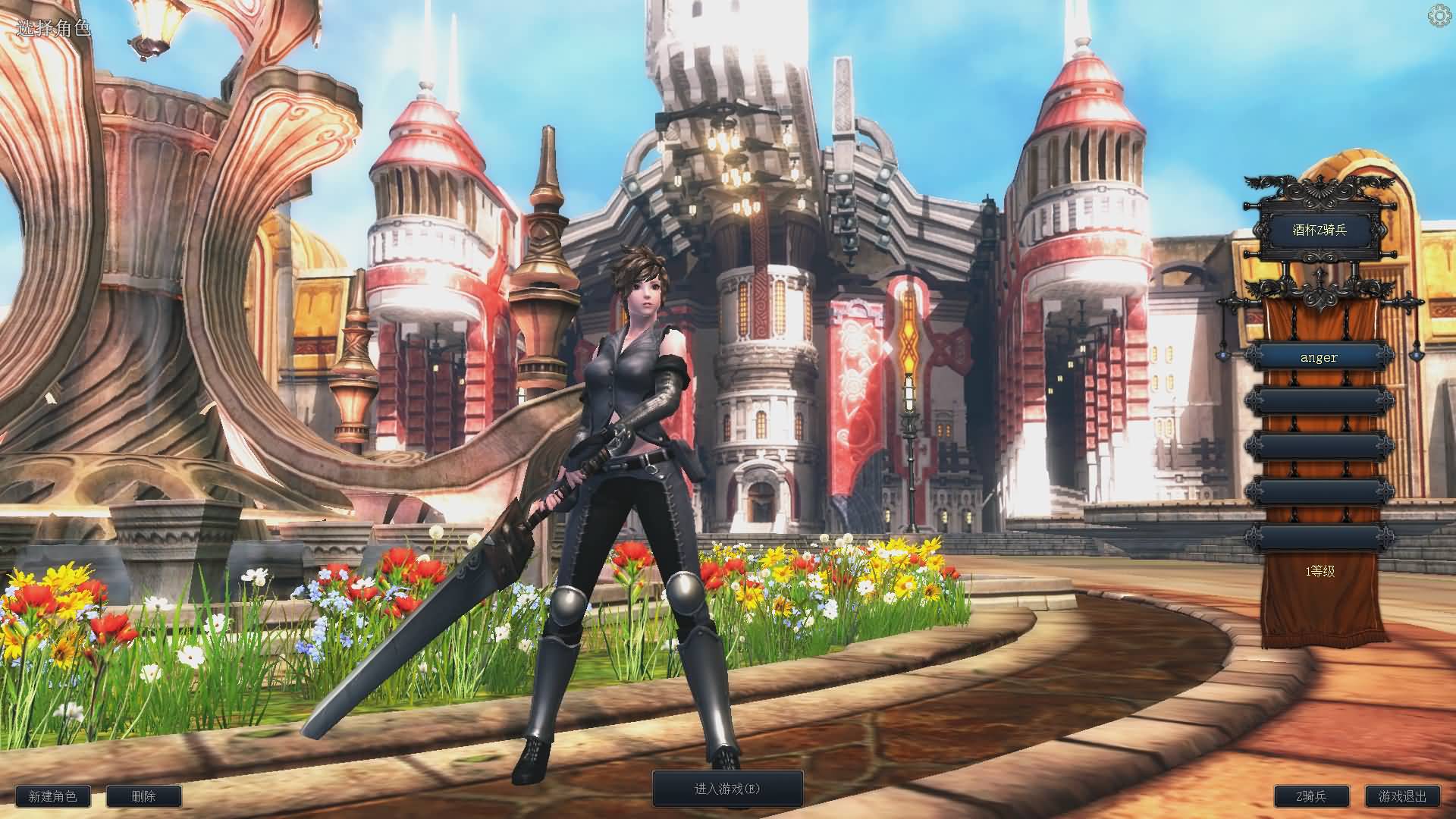Choose the character slot named anger
This screenshot has height=819, width=1456.
[1319, 357]
